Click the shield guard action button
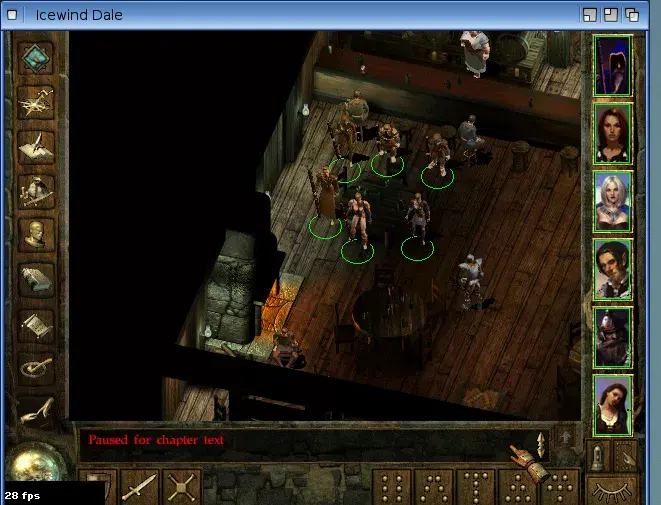Screen dimensions: 661x505 (100, 488)
